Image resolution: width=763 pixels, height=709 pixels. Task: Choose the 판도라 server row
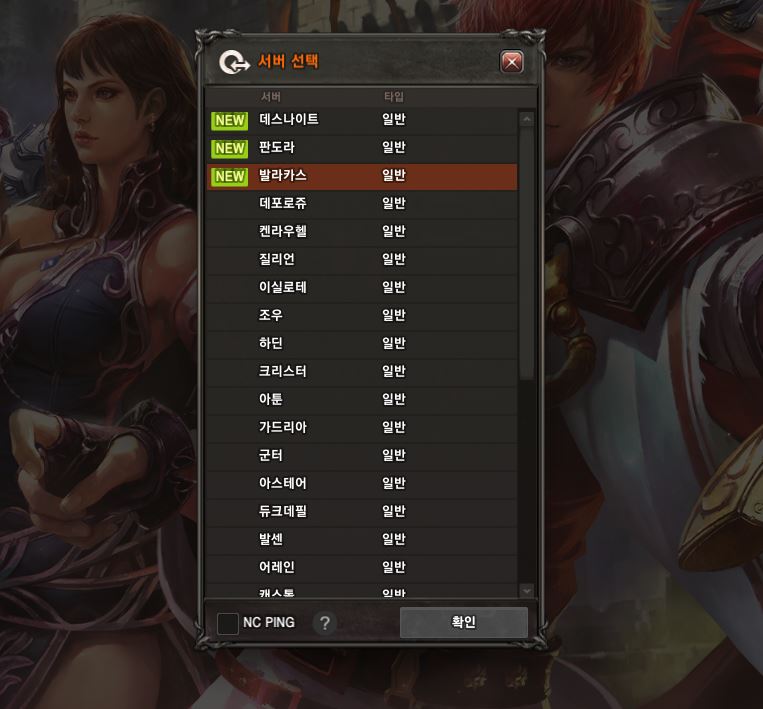(x=277, y=148)
